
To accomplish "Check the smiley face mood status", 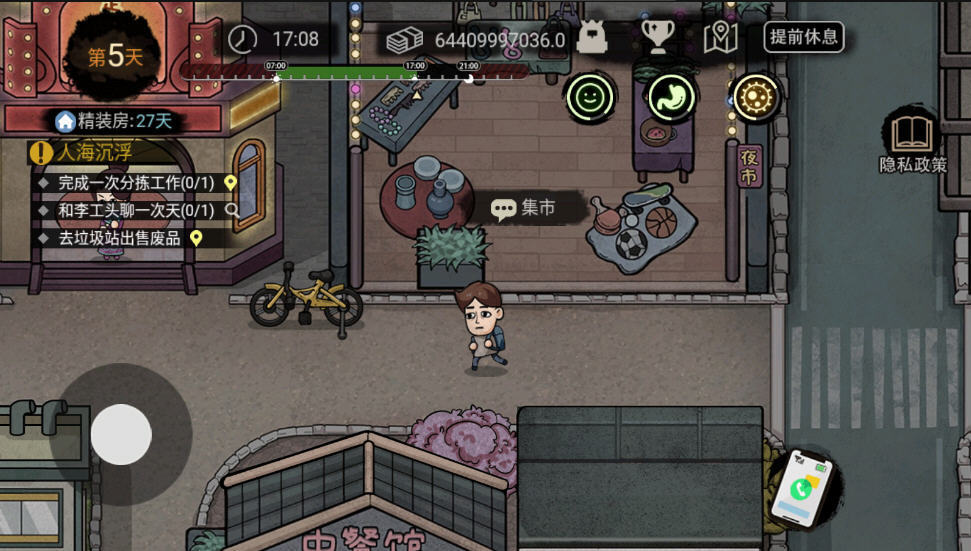I will tap(590, 97).
